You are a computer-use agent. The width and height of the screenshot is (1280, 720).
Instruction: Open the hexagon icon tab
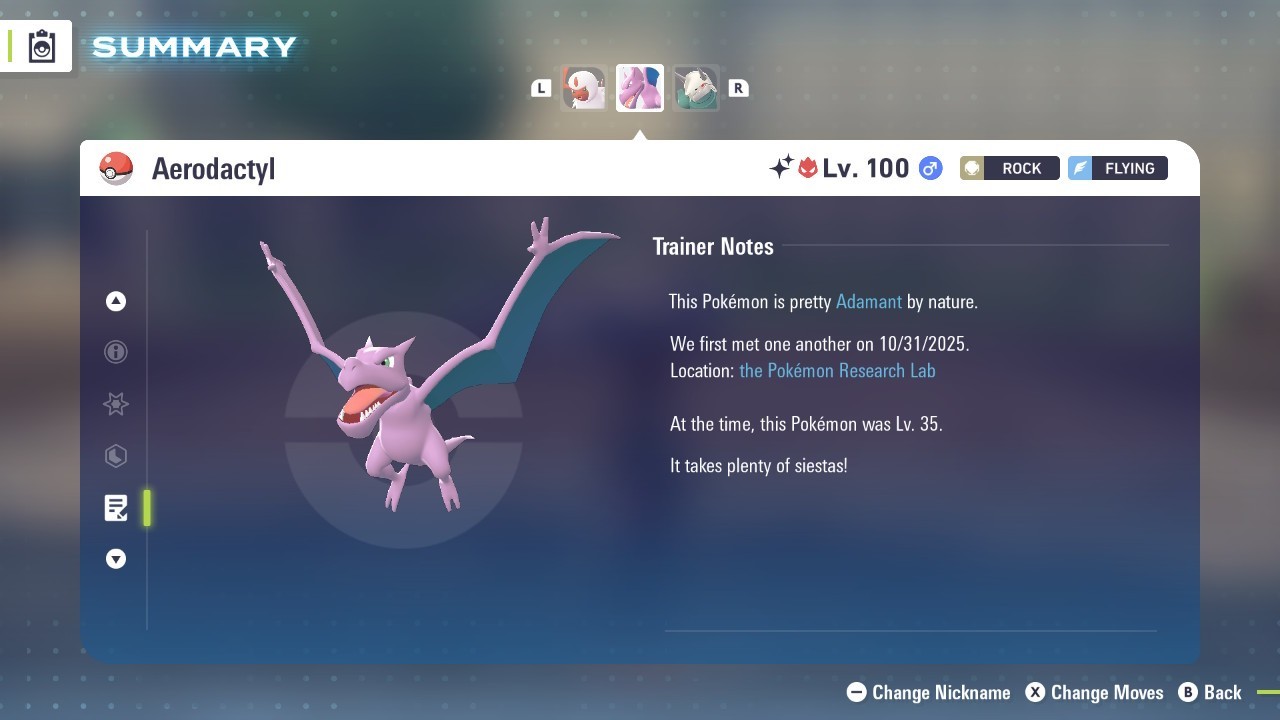[116, 456]
